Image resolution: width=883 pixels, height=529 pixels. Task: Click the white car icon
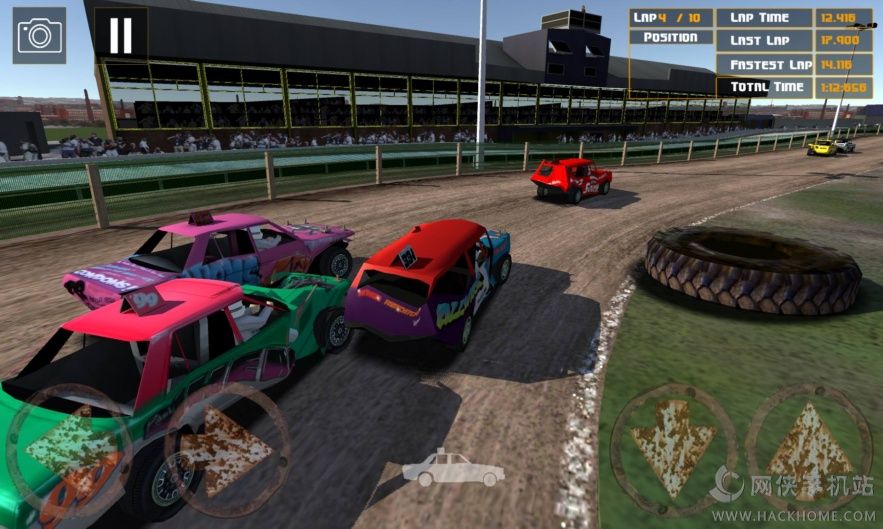point(439,468)
